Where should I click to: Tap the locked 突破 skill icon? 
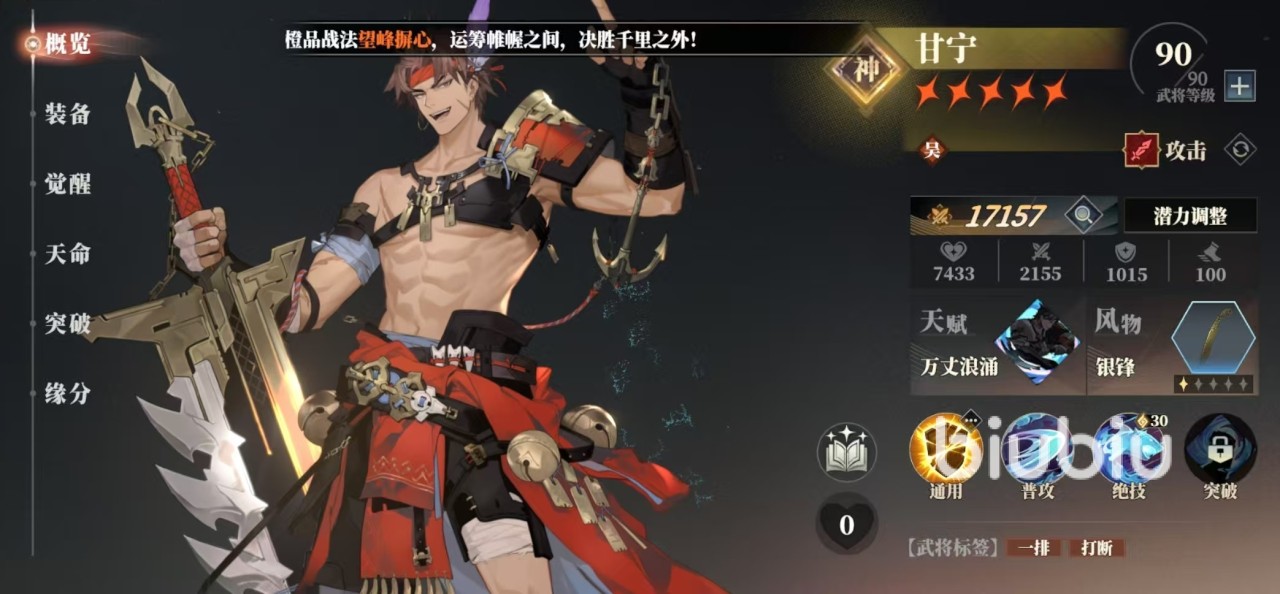(x=1220, y=448)
